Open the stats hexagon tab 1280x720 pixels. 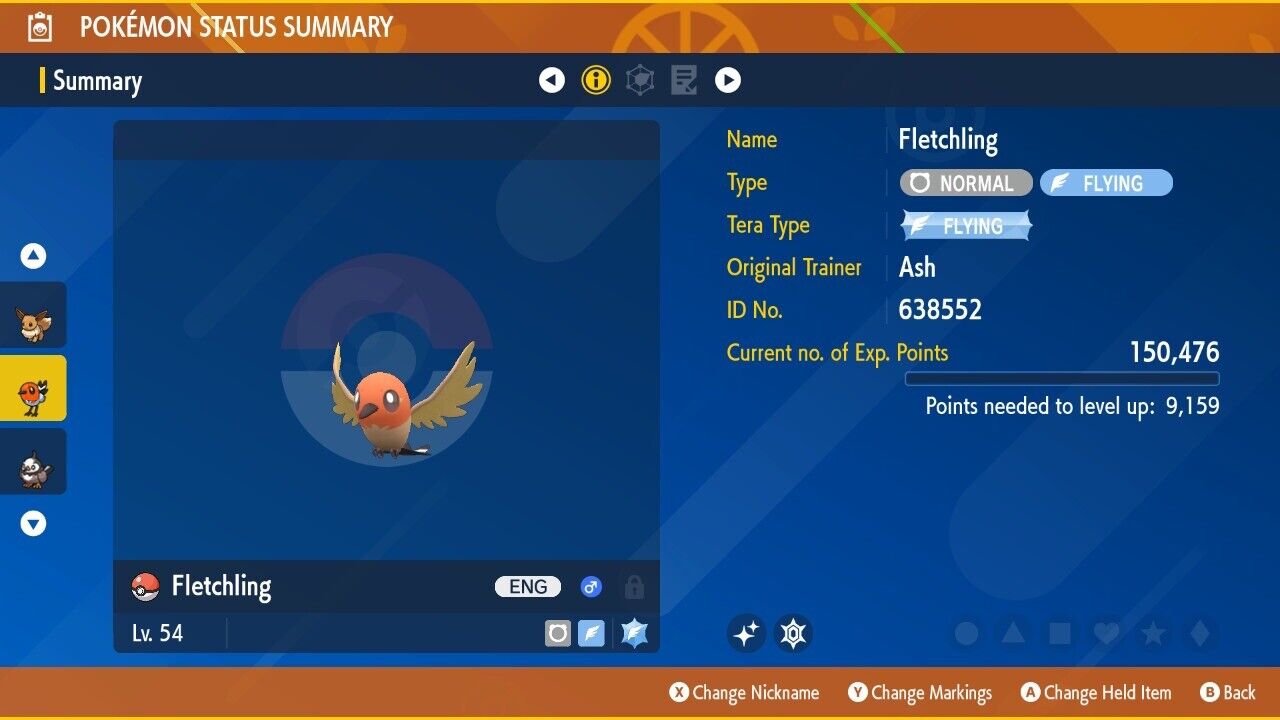click(640, 80)
